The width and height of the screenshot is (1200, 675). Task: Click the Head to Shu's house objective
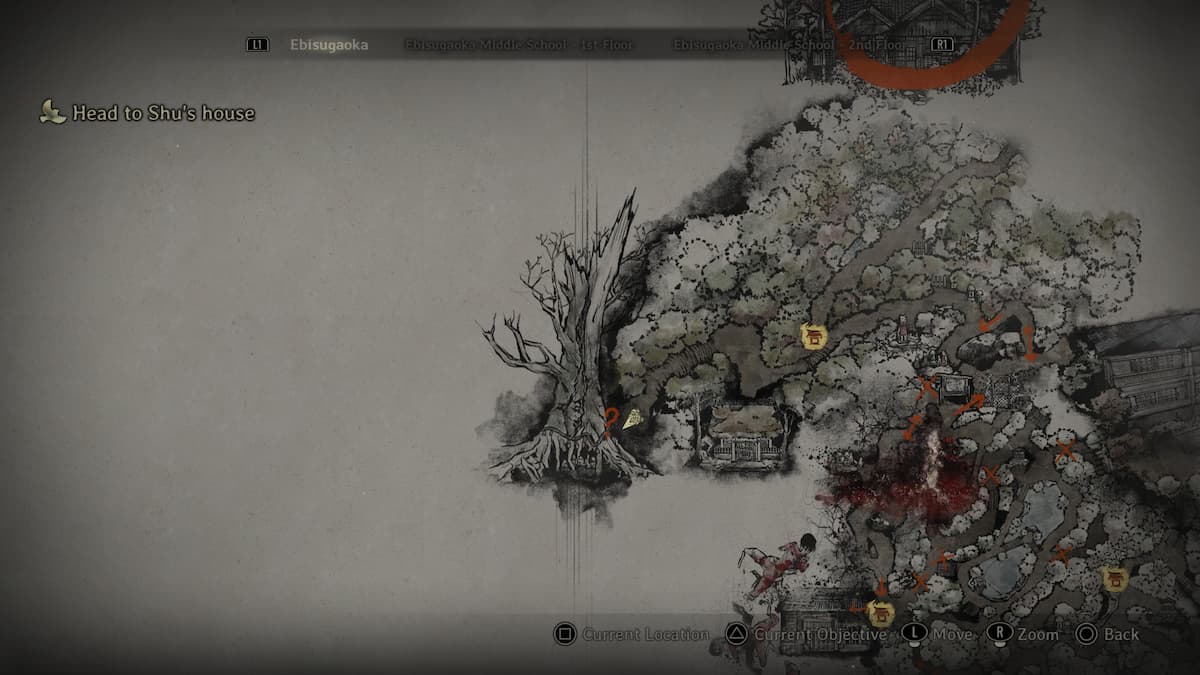[162, 113]
